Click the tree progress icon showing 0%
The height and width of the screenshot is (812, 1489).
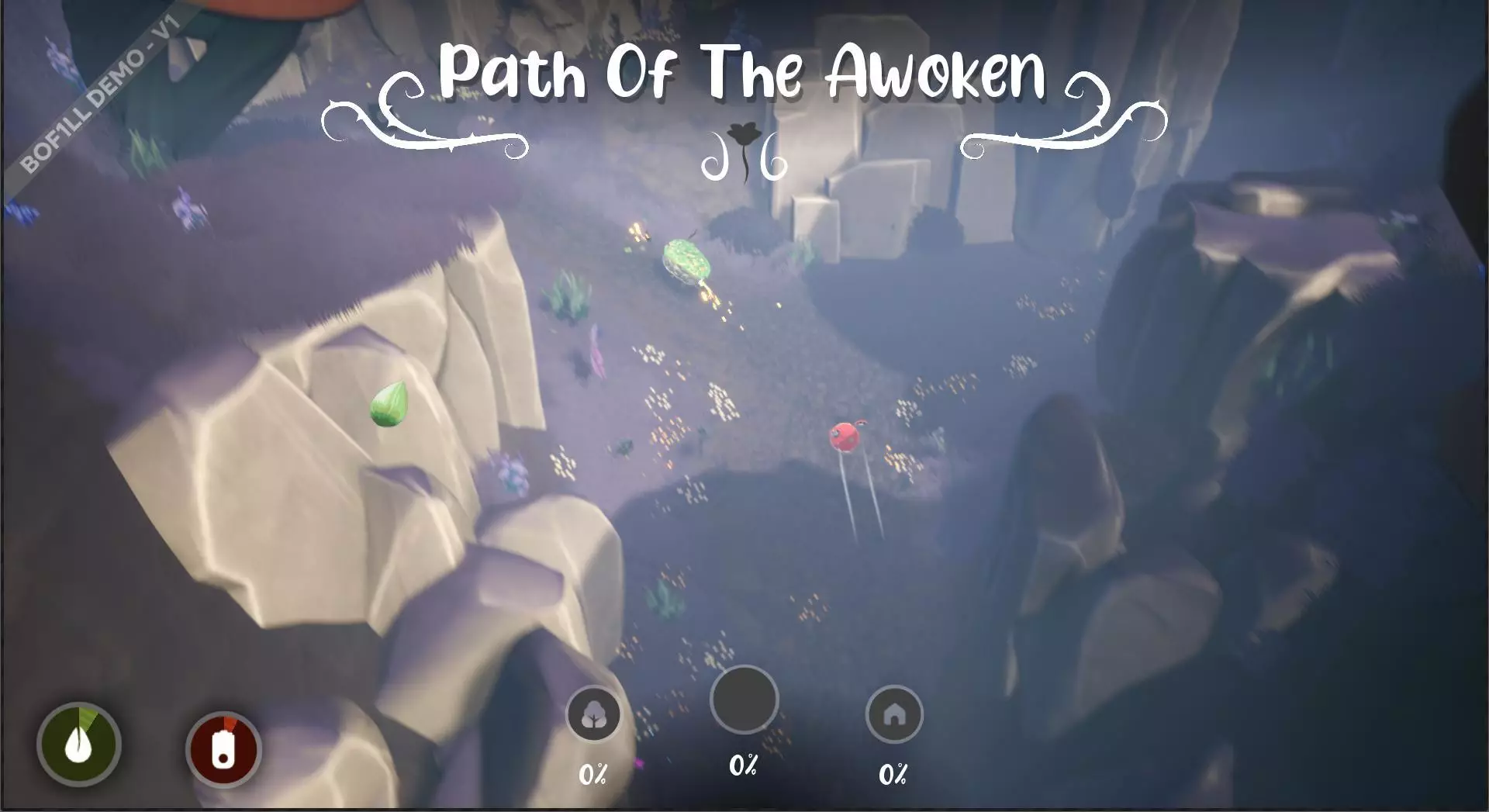(x=593, y=714)
